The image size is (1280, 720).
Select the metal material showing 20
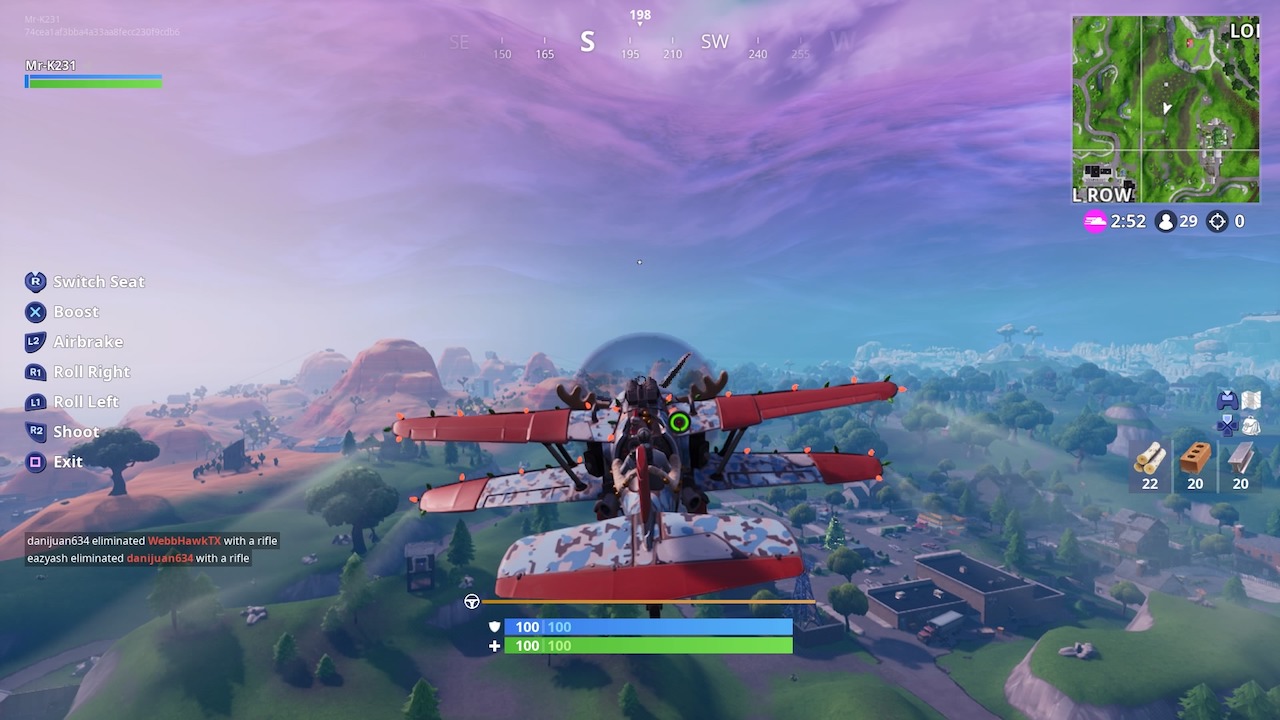[1240, 465]
